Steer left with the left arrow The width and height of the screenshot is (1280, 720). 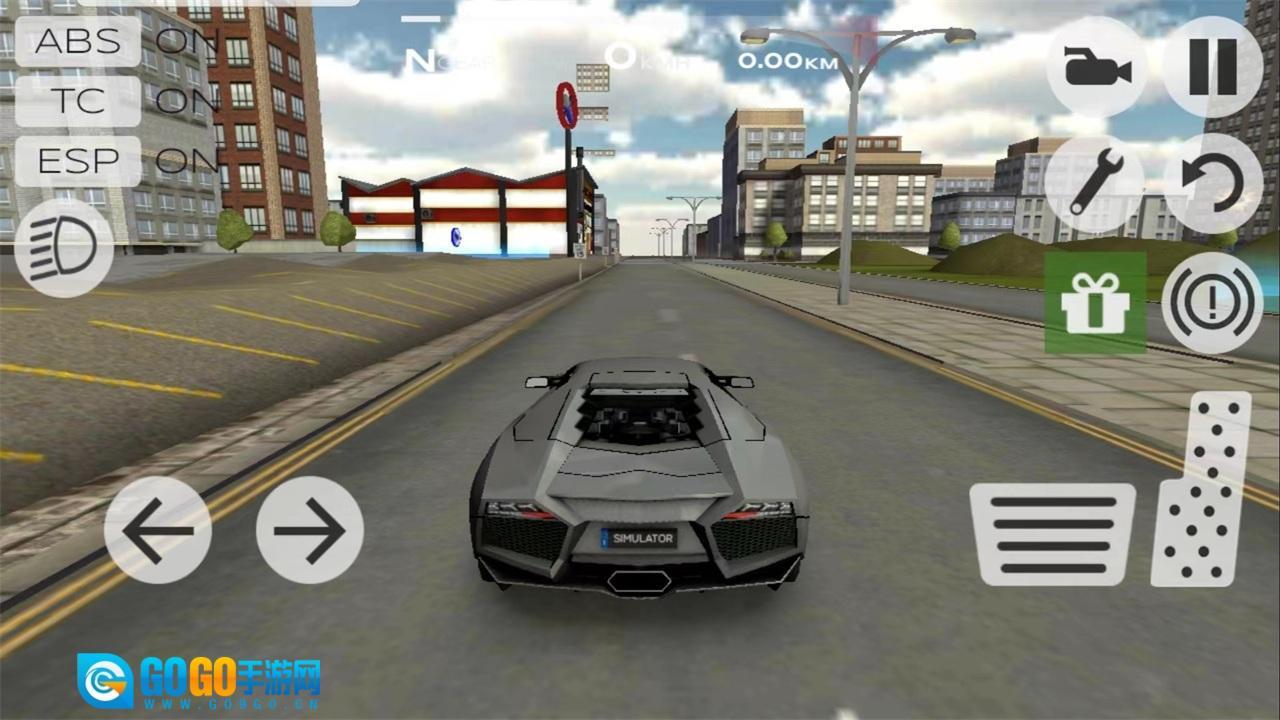[x=158, y=530]
